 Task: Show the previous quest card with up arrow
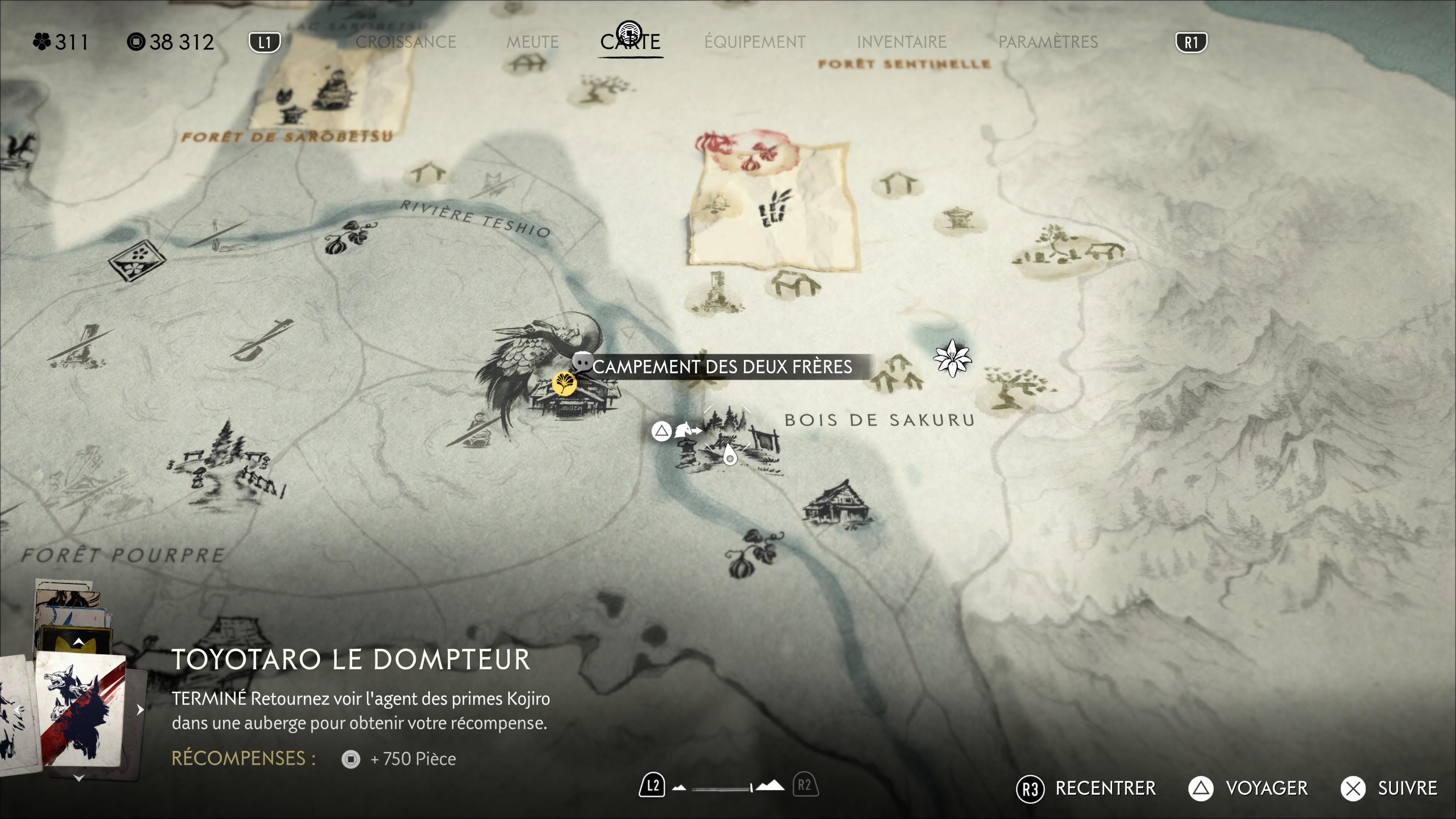(78, 642)
